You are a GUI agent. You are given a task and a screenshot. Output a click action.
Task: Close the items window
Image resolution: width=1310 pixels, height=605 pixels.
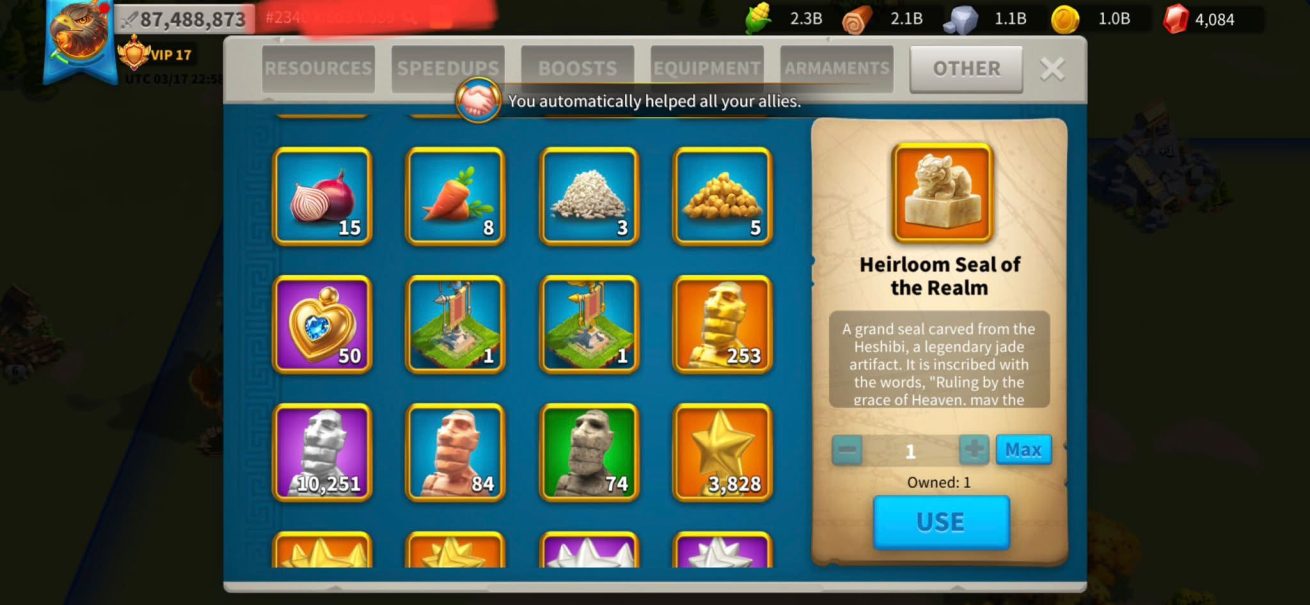tap(1052, 69)
